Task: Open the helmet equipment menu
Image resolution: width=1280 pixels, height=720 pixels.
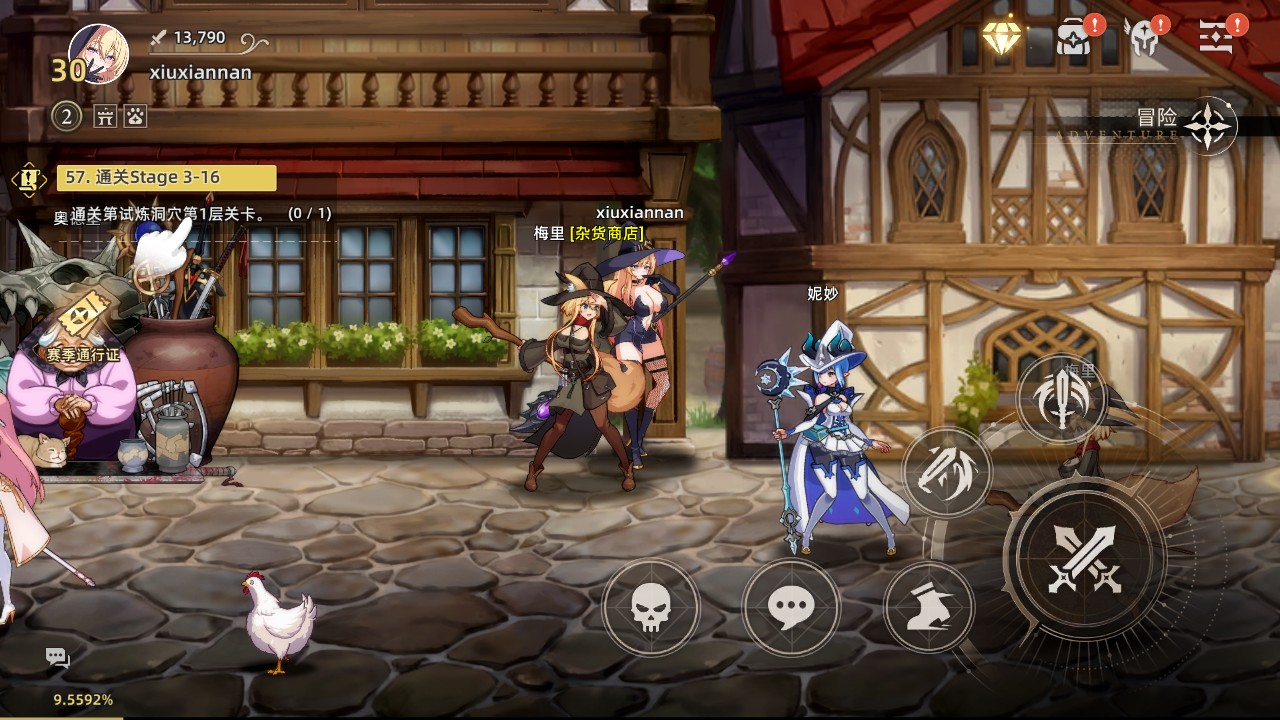Action: (1141, 38)
